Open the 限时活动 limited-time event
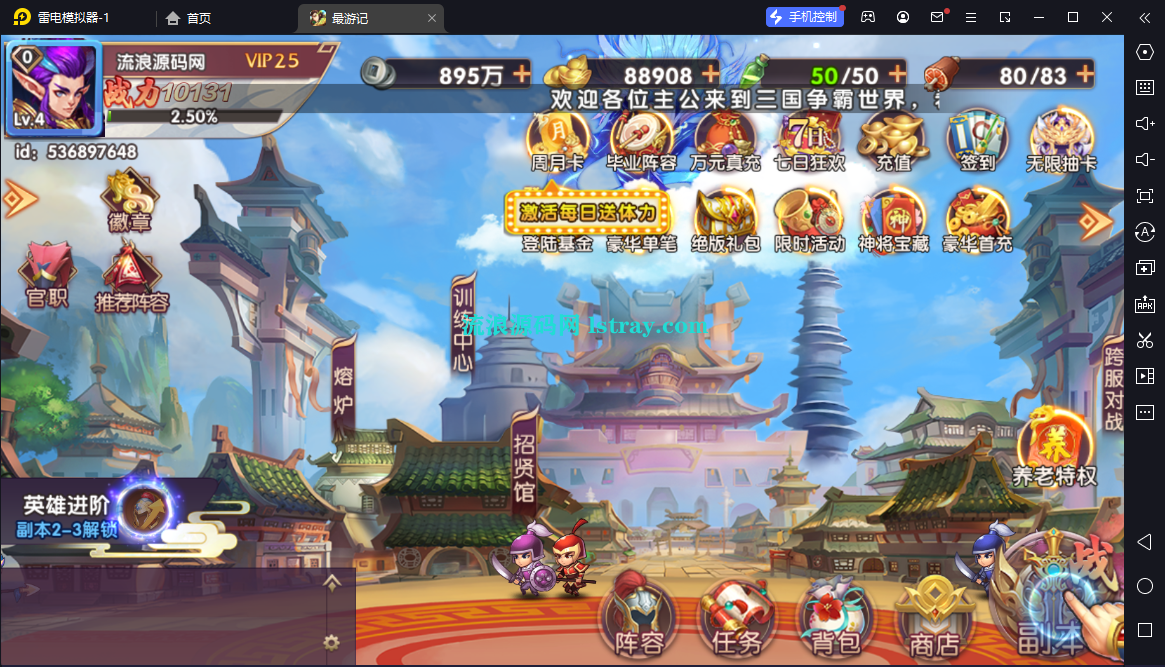The width and height of the screenshot is (1165, 667). pos(809,218)
